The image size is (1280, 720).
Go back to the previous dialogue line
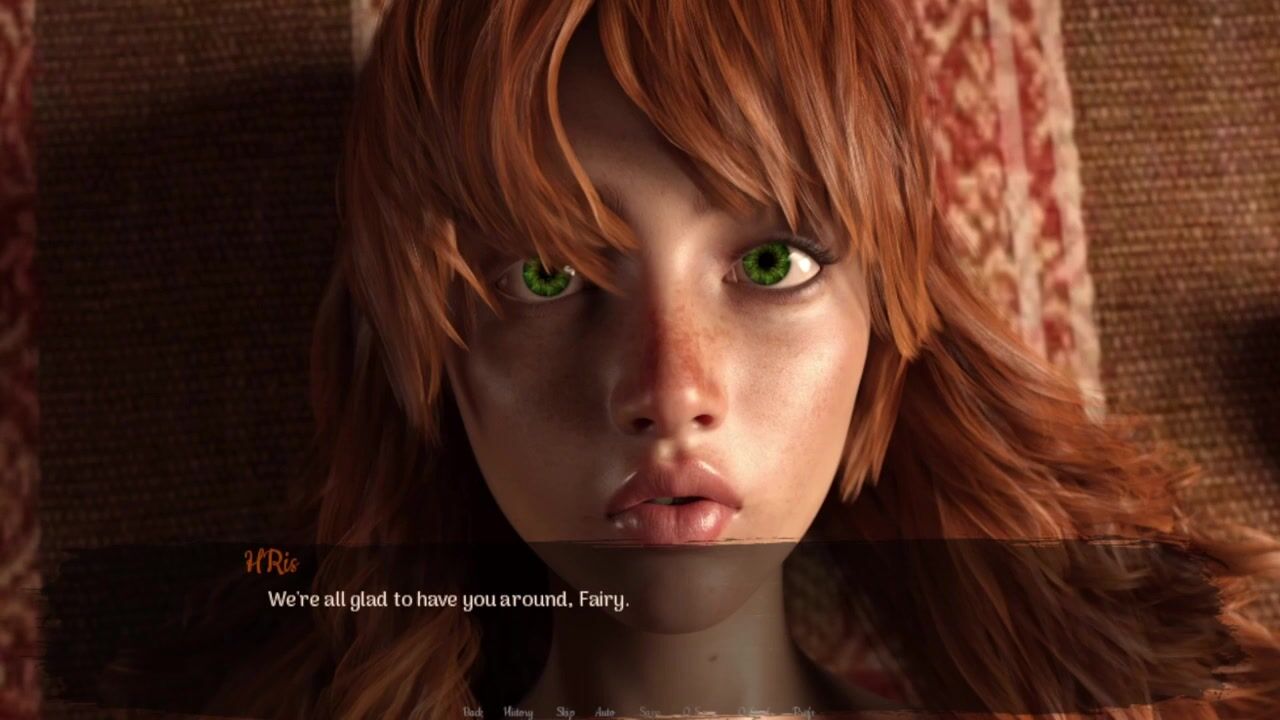[473, 712]
